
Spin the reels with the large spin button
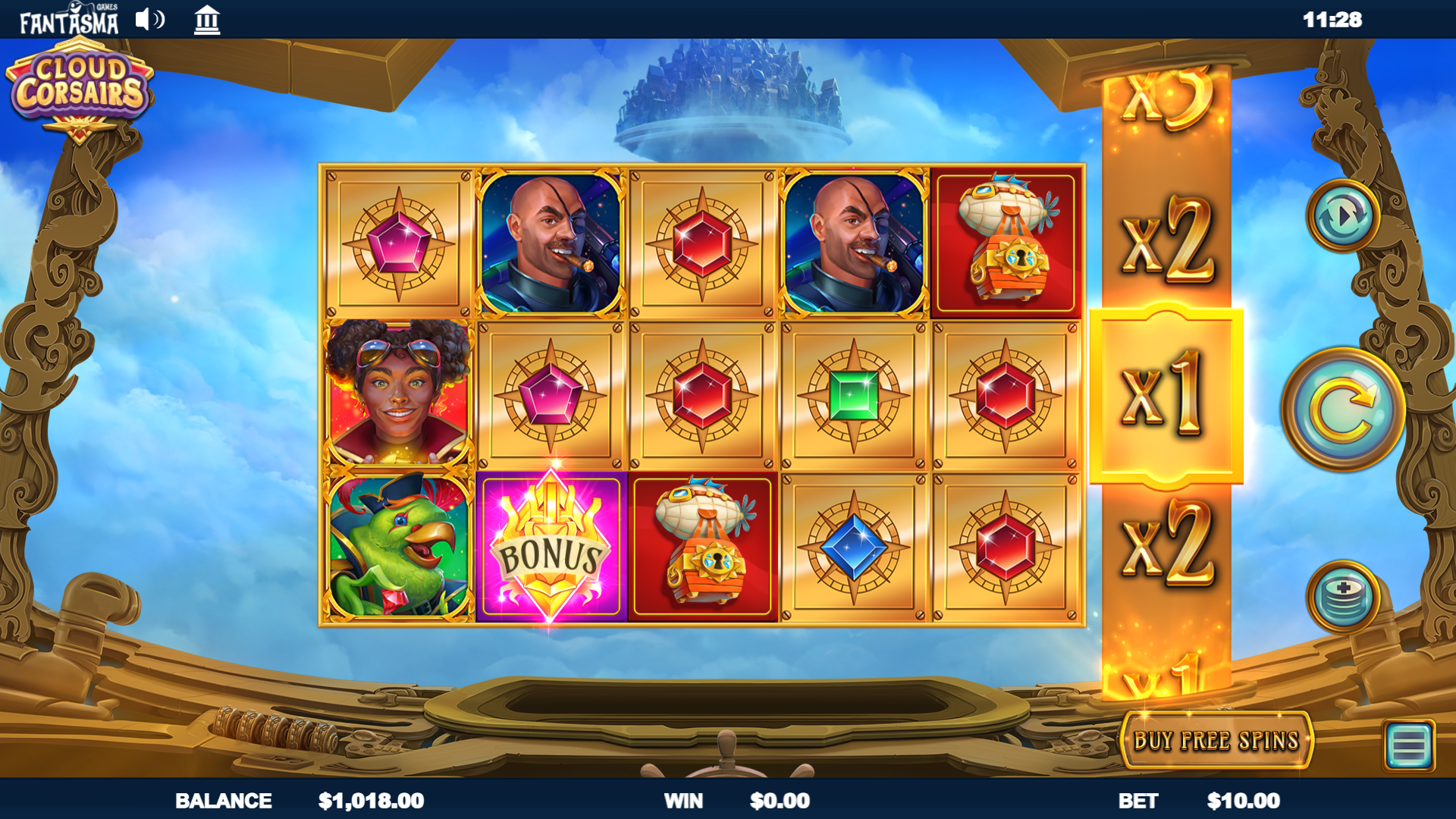pos(1343,409)
